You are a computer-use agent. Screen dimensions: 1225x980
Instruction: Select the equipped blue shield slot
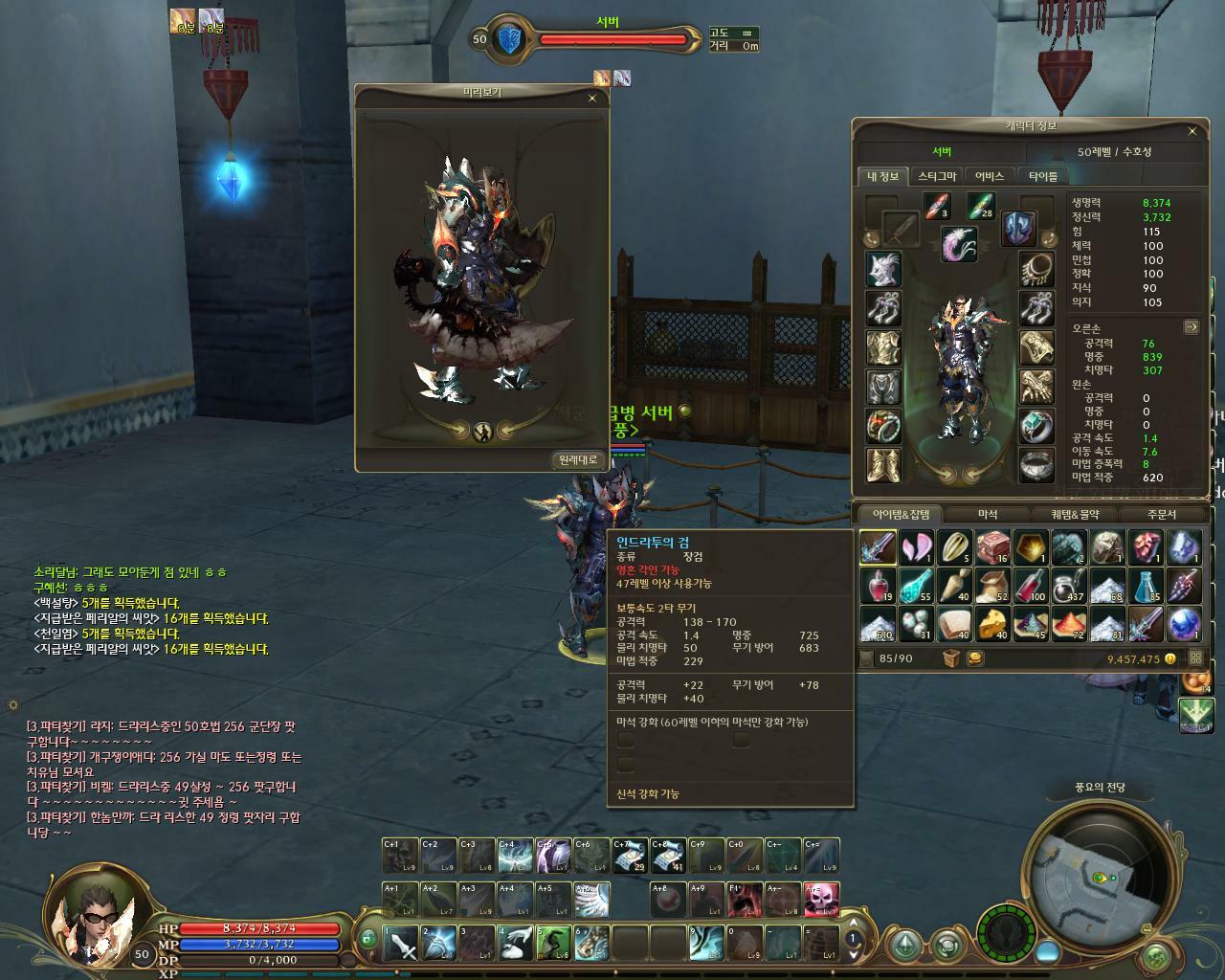point(1018,230)
